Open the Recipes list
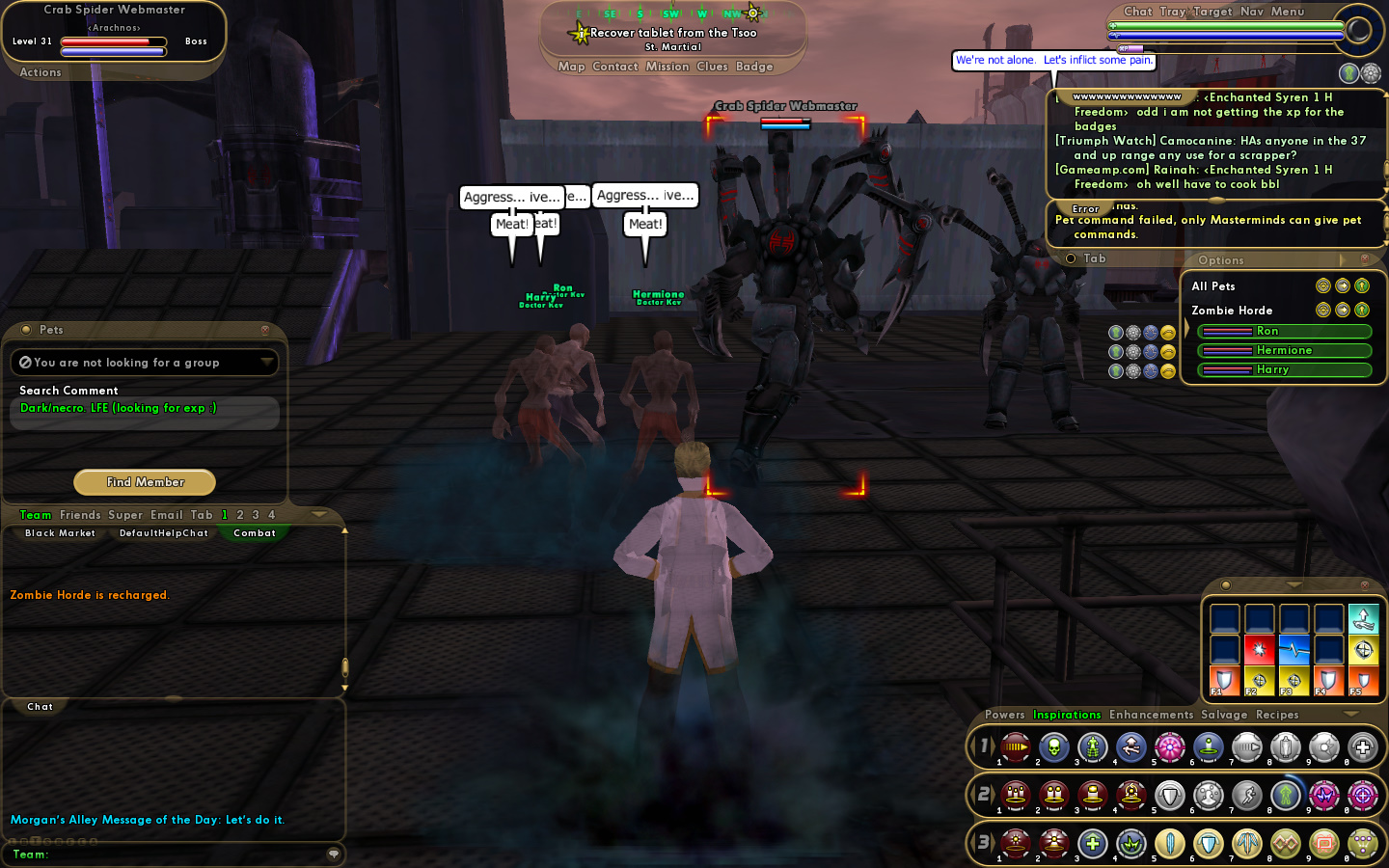Image resolution: width=1389 pixels, height=868 pixels. pyautogui.click(x=1277, y=715)
